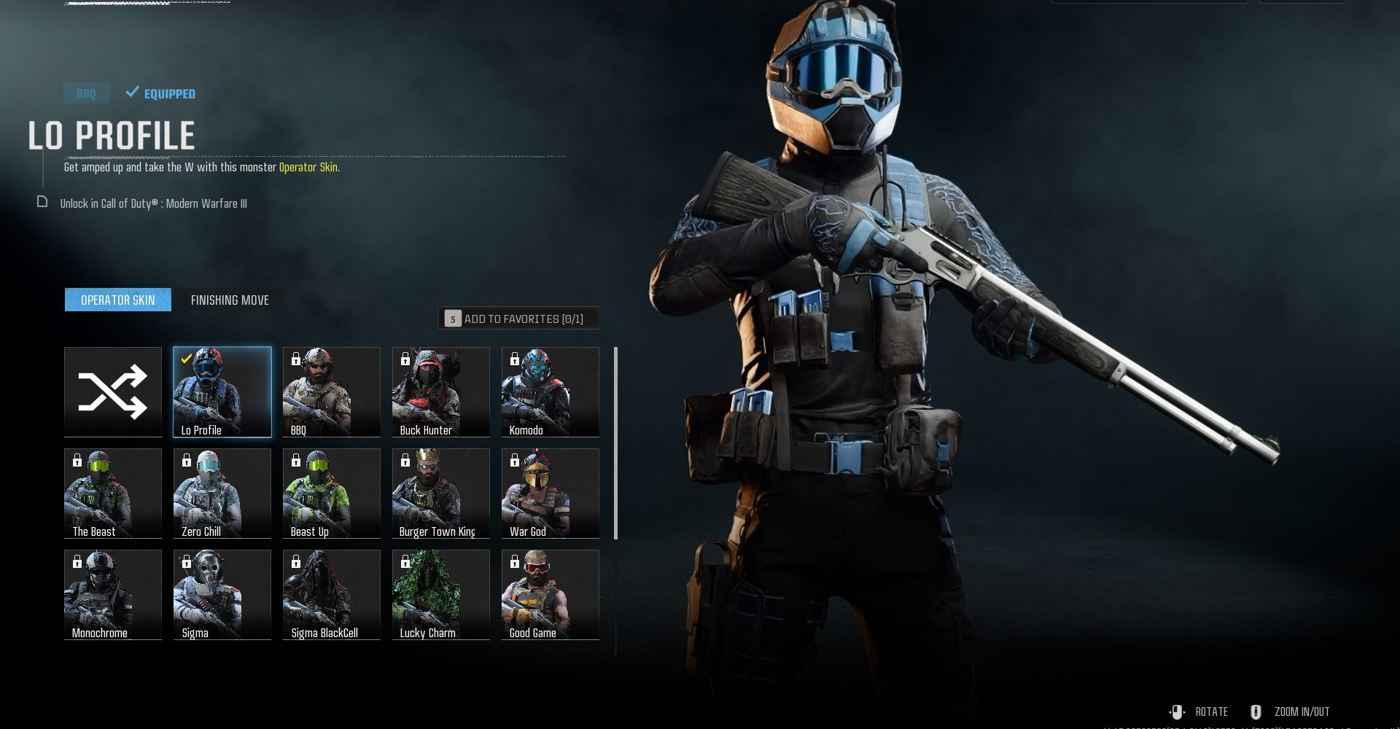Select the Monochrome operator skin
1400x729 pixels.
pyautogui.click(x=113, y=594)
